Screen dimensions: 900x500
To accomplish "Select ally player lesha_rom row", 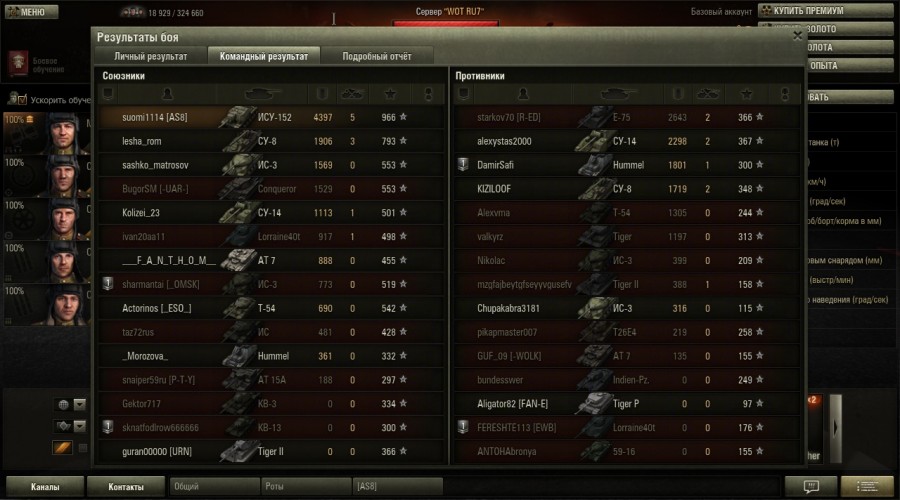I will (142, 141).
